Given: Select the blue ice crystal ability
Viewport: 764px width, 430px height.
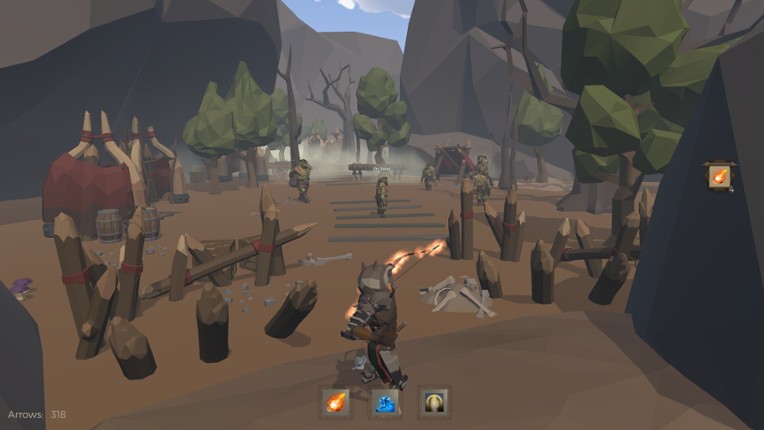Looking at the screenshot, I should pyautogui.click(x=385, y=402).
